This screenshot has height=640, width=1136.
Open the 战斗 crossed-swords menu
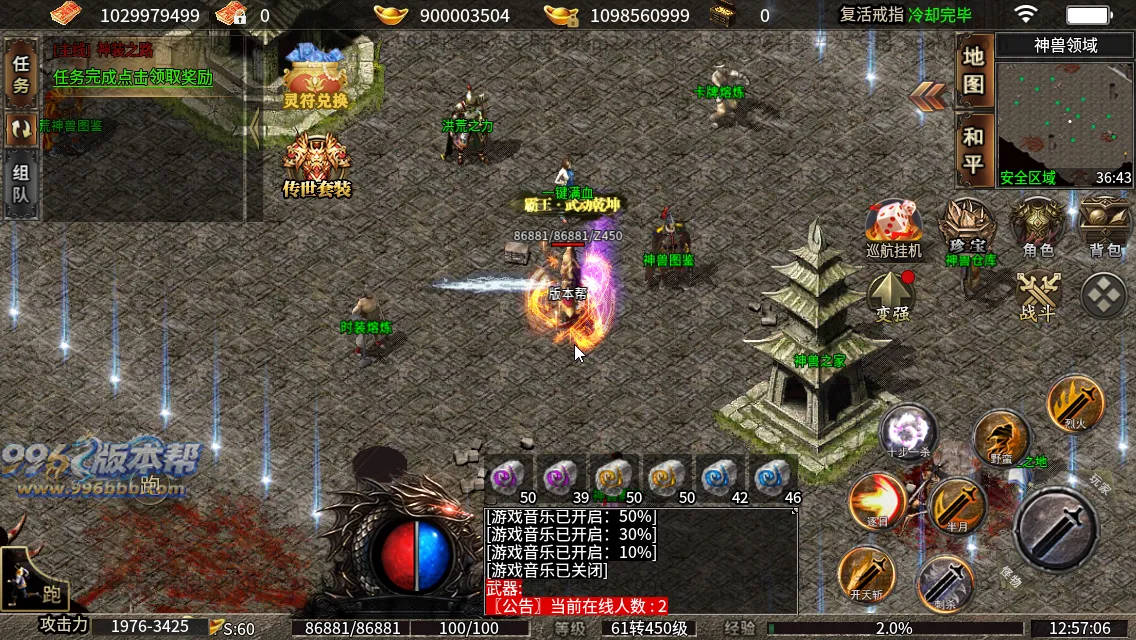click(x=1037, y=296)
